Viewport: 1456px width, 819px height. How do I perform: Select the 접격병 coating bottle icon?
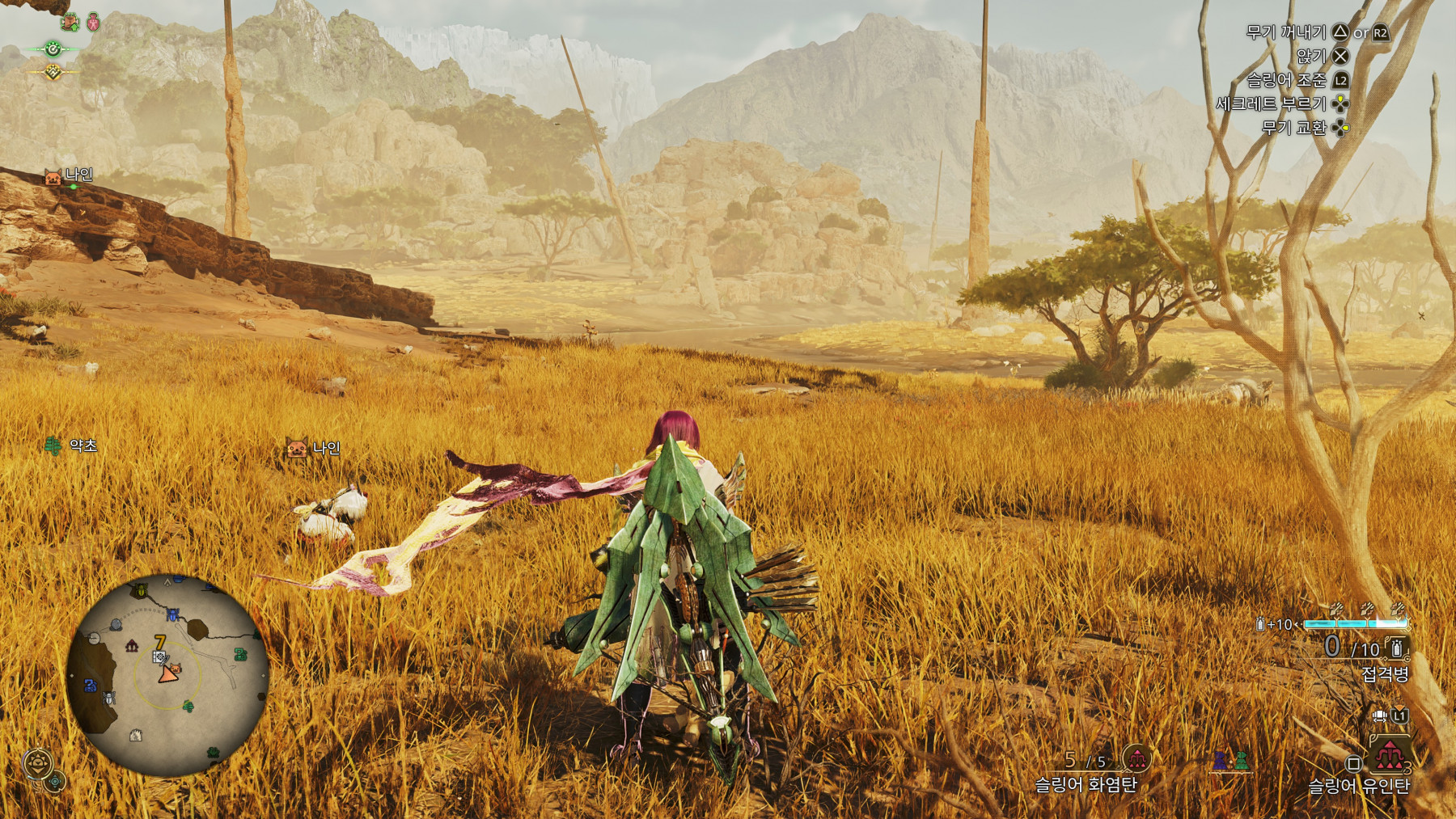pyautogui.click(x=1396, y=648)
